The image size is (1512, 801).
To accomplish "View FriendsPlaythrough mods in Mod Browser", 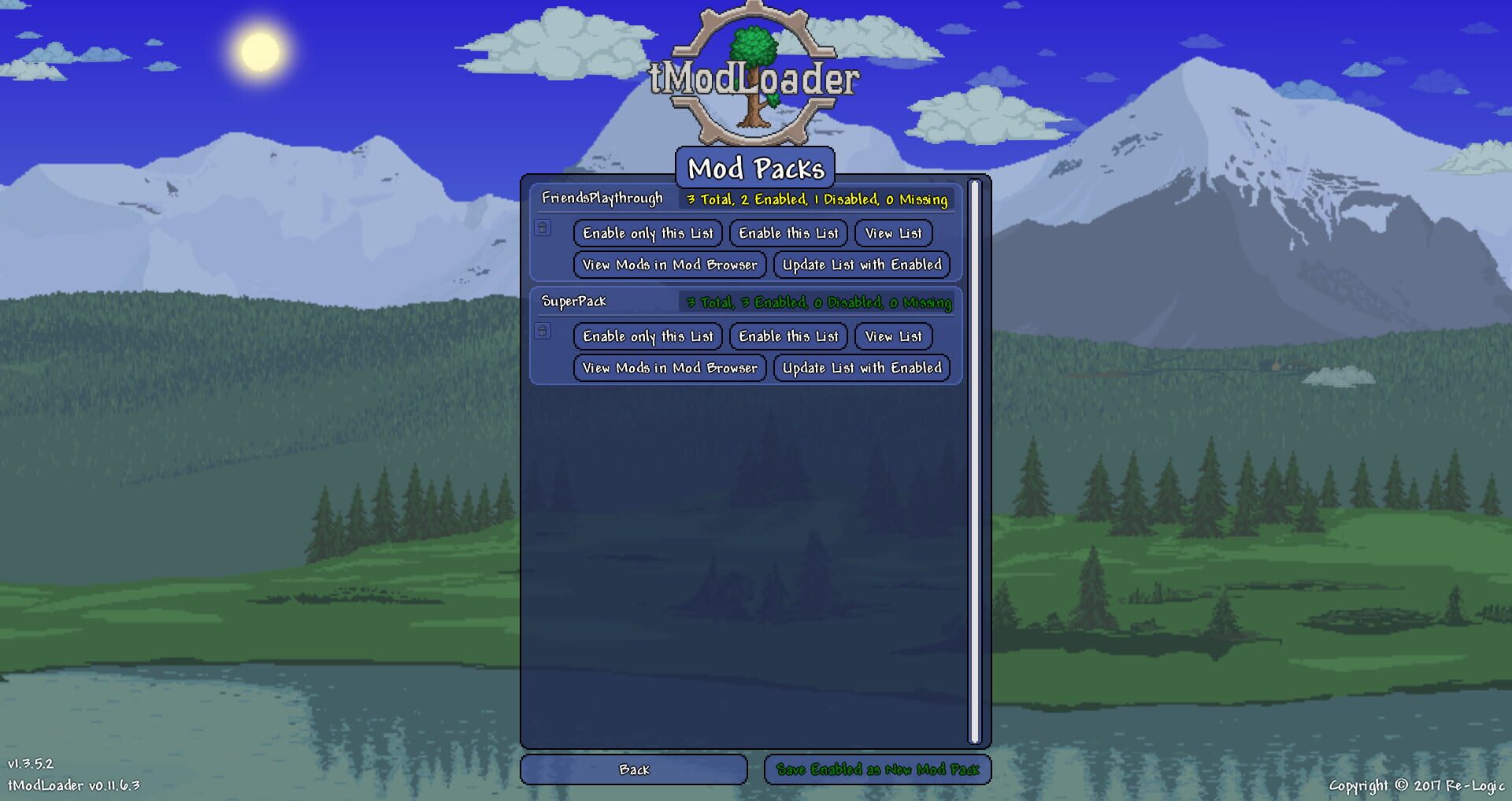I will click(669, 265).
